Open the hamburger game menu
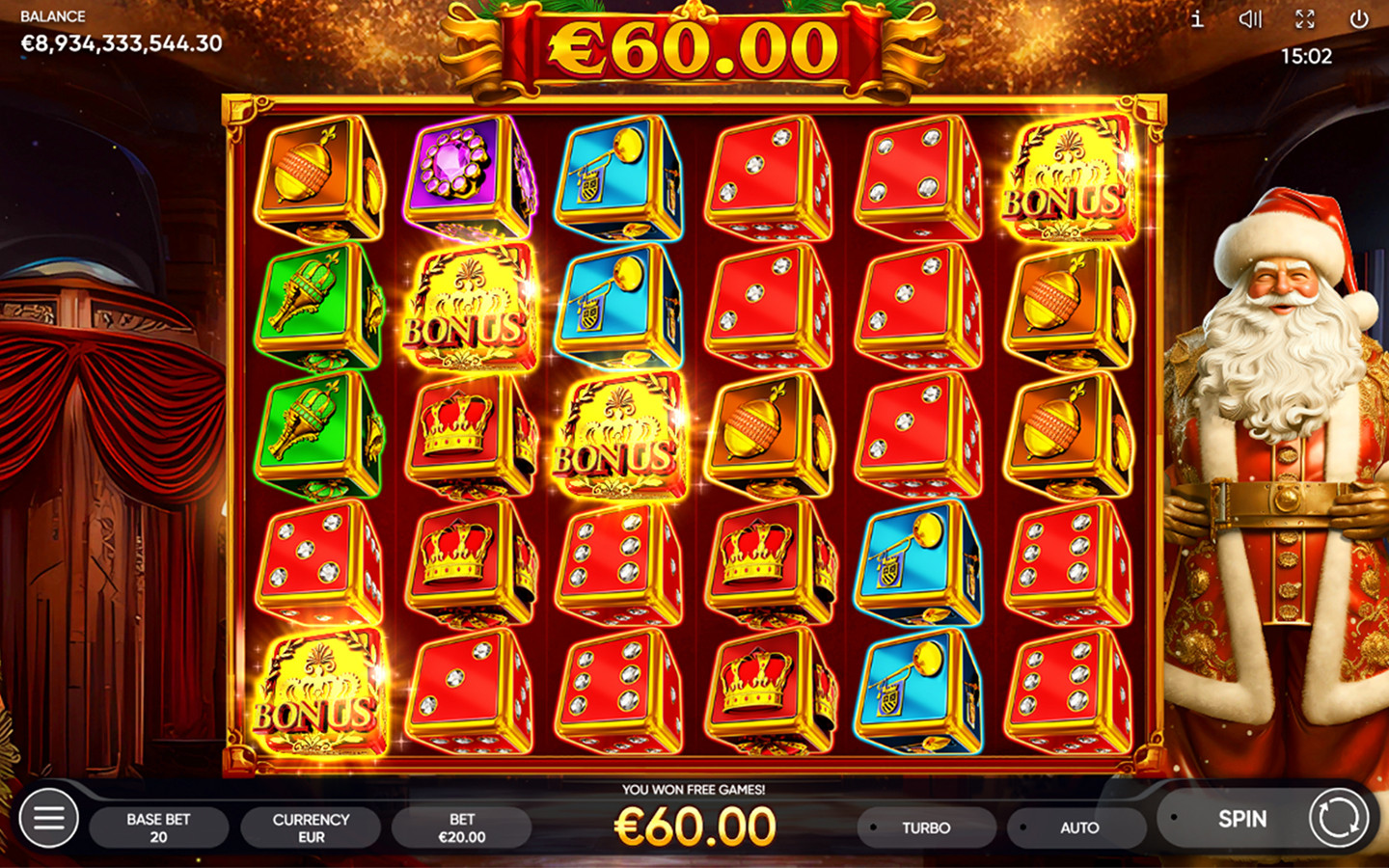Screen dimensions: 1389x868 coord(46,819)
